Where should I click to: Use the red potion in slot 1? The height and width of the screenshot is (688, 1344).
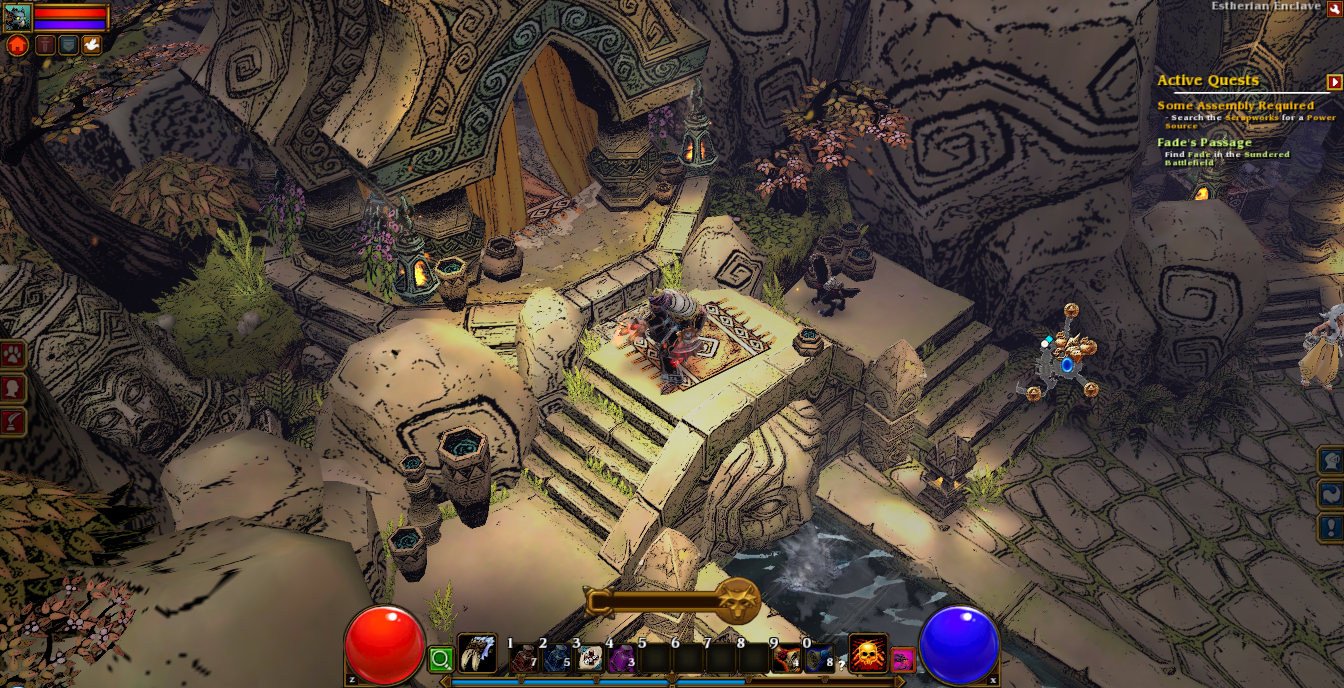(525, 658)
